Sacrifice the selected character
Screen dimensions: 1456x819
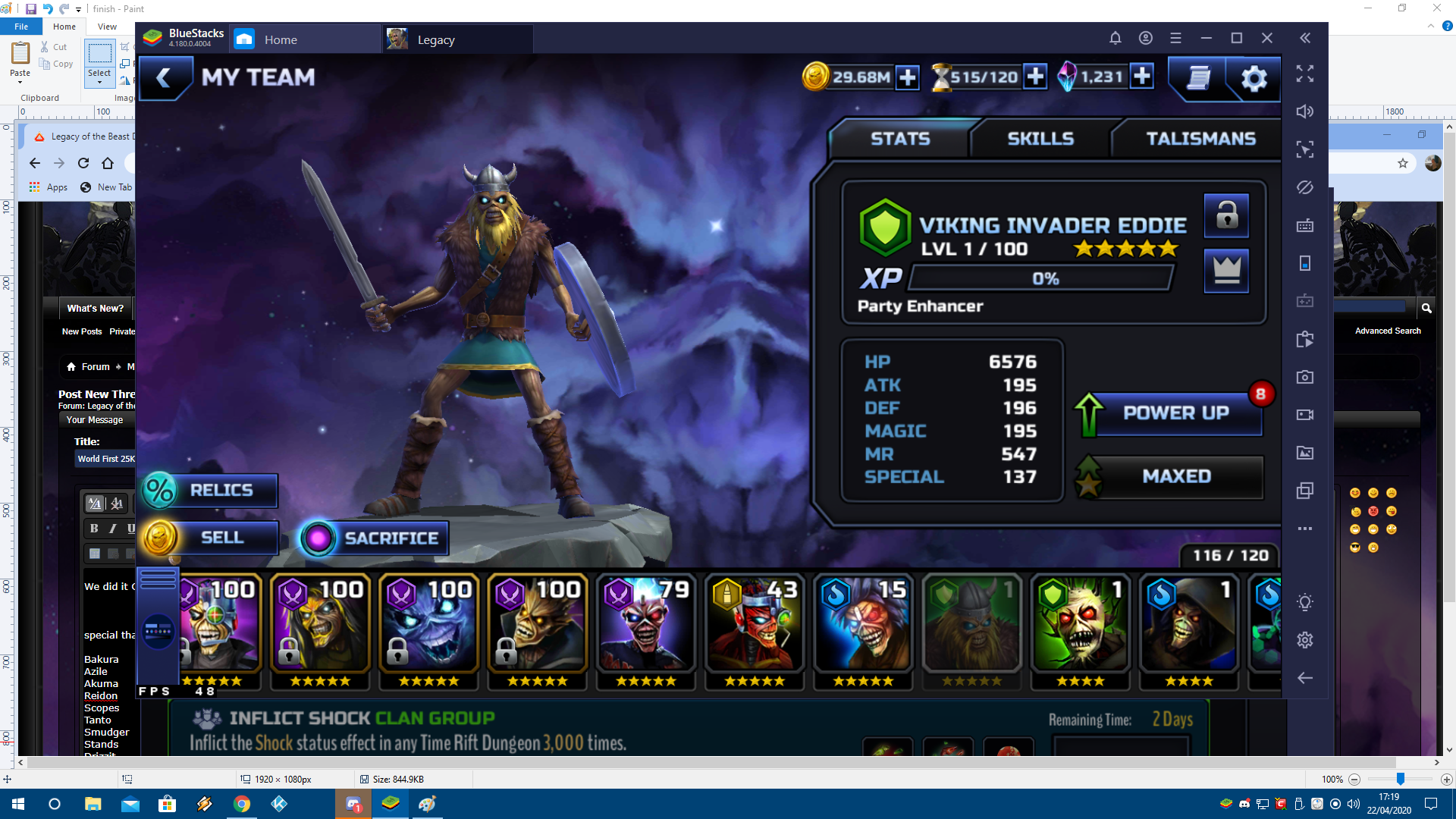(375, 538)
